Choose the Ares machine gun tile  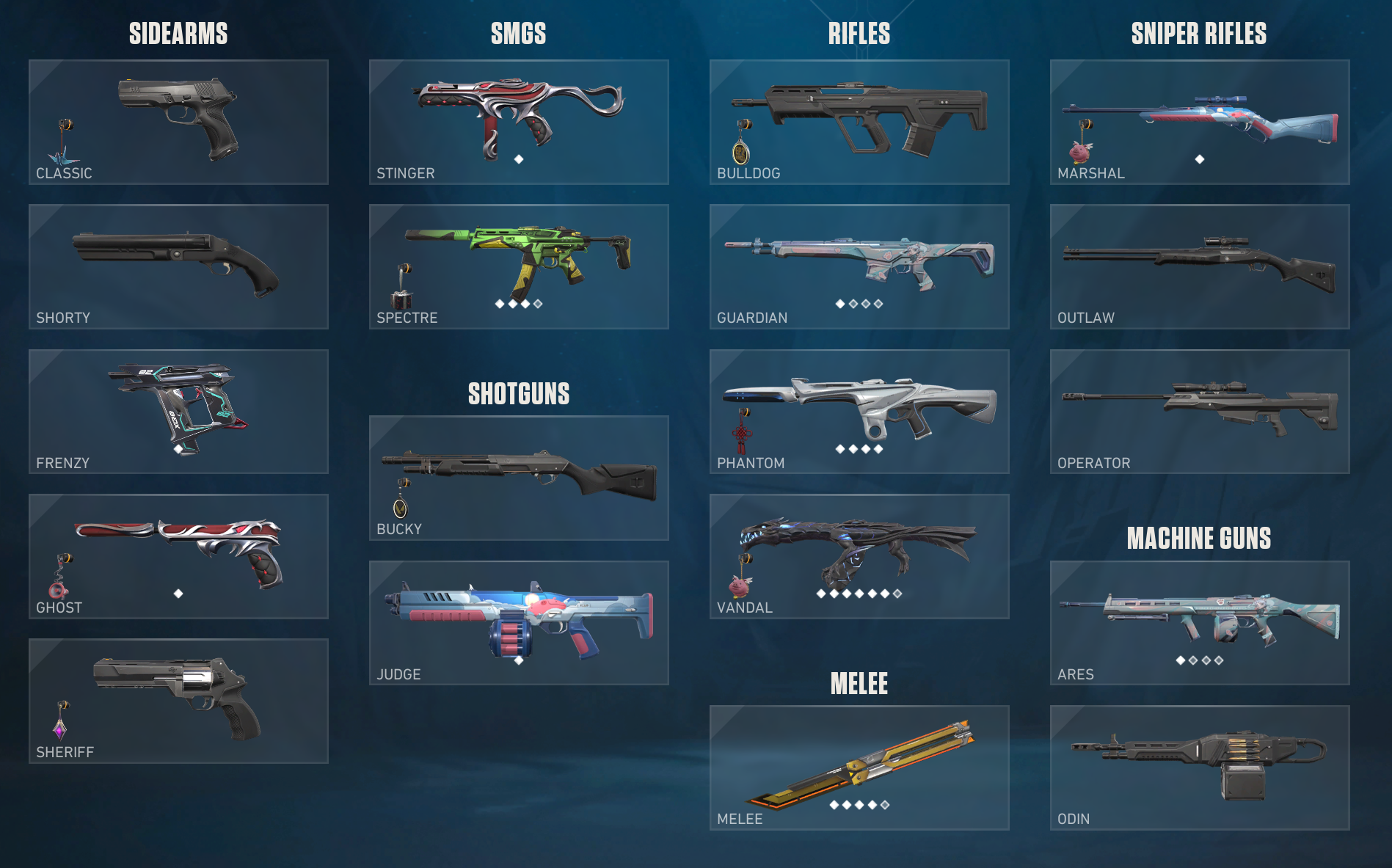(x=1200, y=623)
